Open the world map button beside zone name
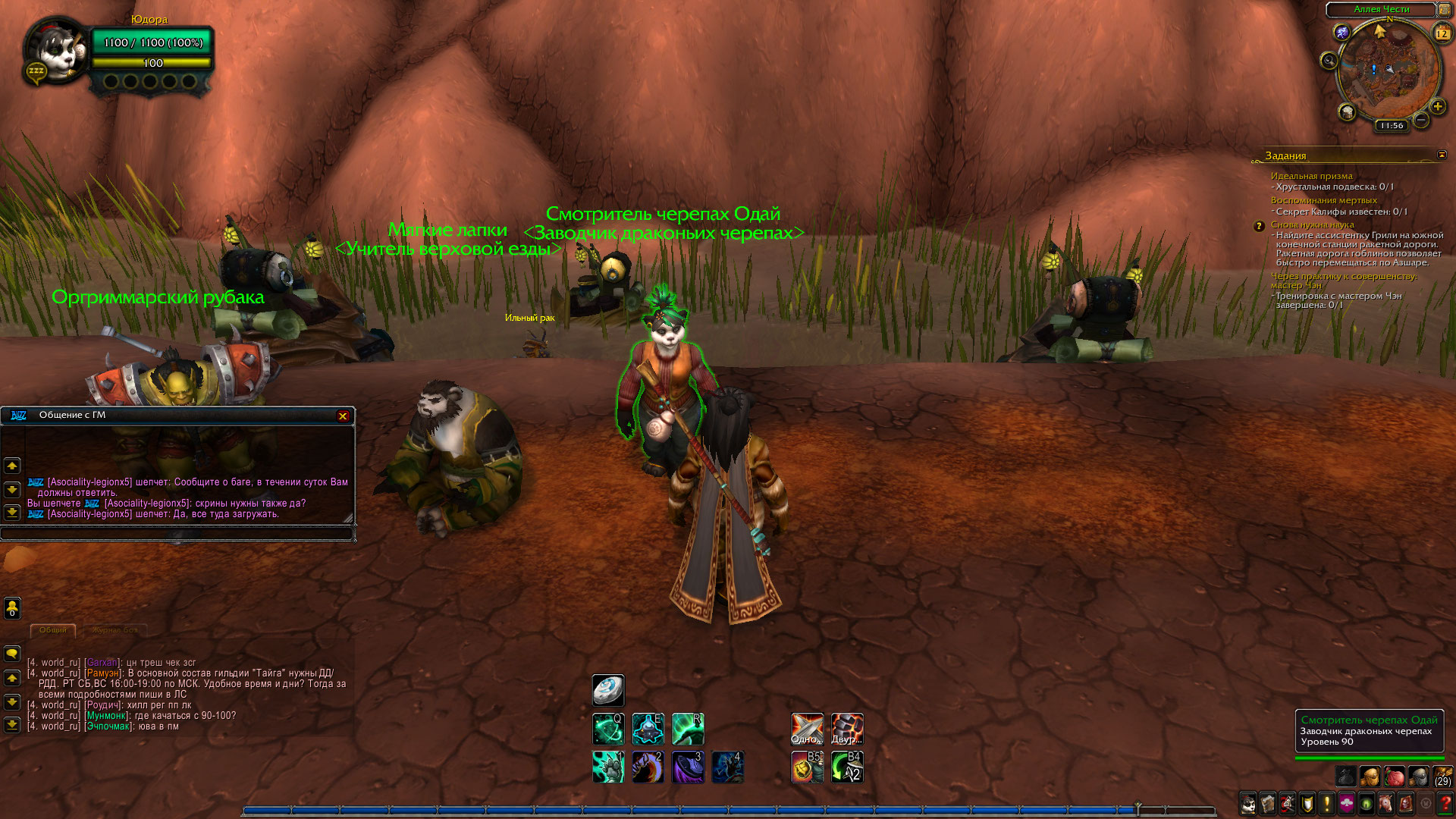This screenshot has height=819, width=1456. click(1445, 10)
